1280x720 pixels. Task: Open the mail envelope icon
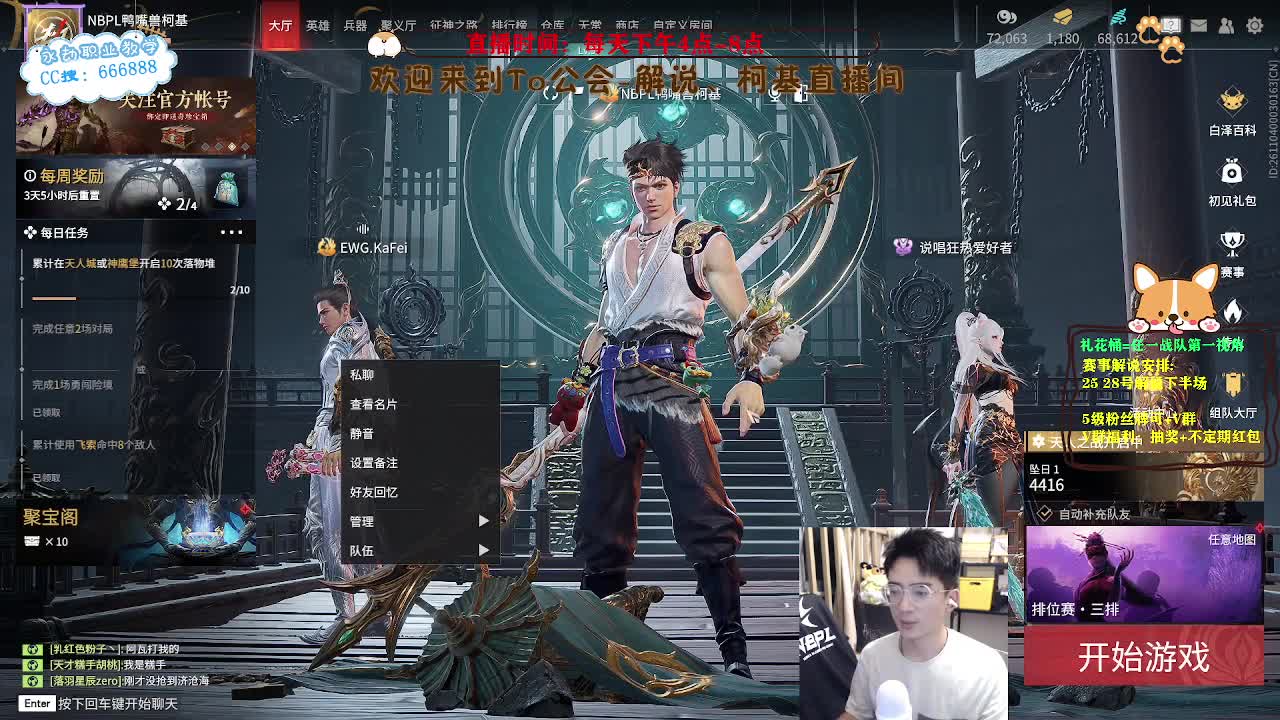(x=1198, y=25)
